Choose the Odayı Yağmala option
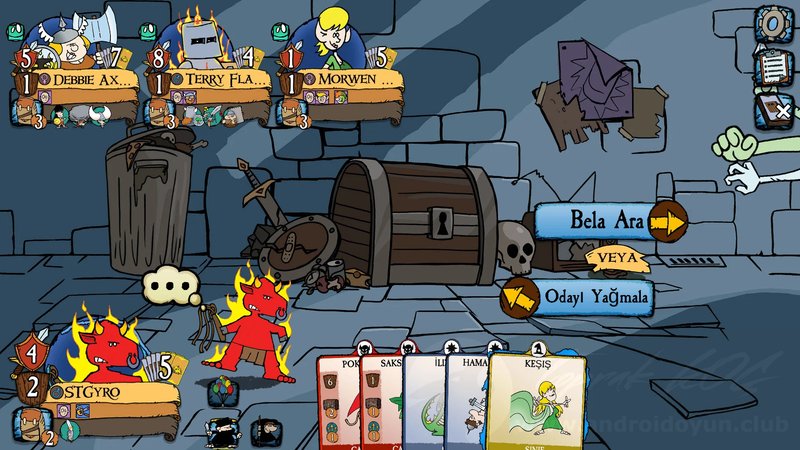The image size is (800, 450). (x=580, y=297)
